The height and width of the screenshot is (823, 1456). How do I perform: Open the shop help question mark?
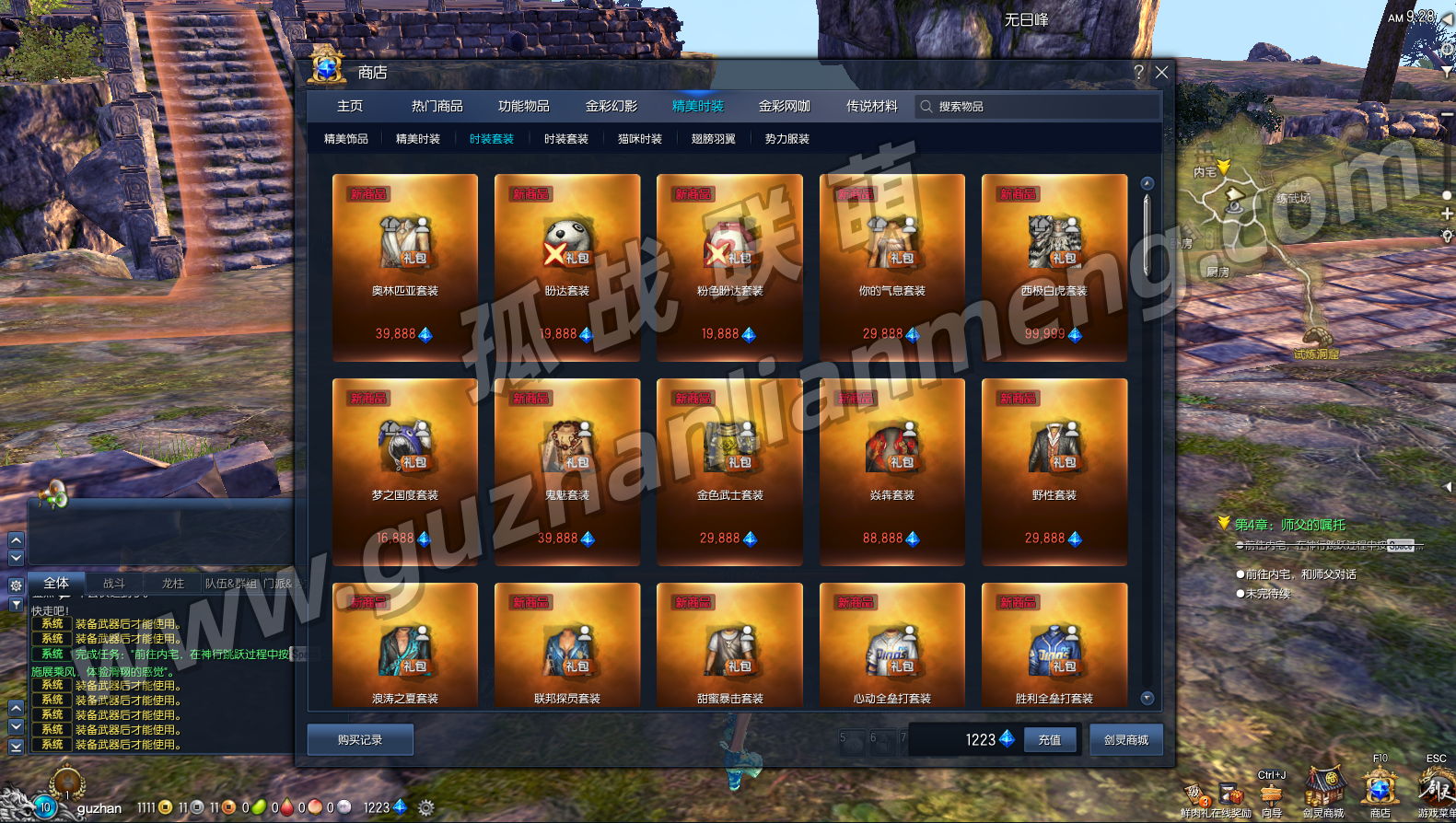click(1138, 73)
